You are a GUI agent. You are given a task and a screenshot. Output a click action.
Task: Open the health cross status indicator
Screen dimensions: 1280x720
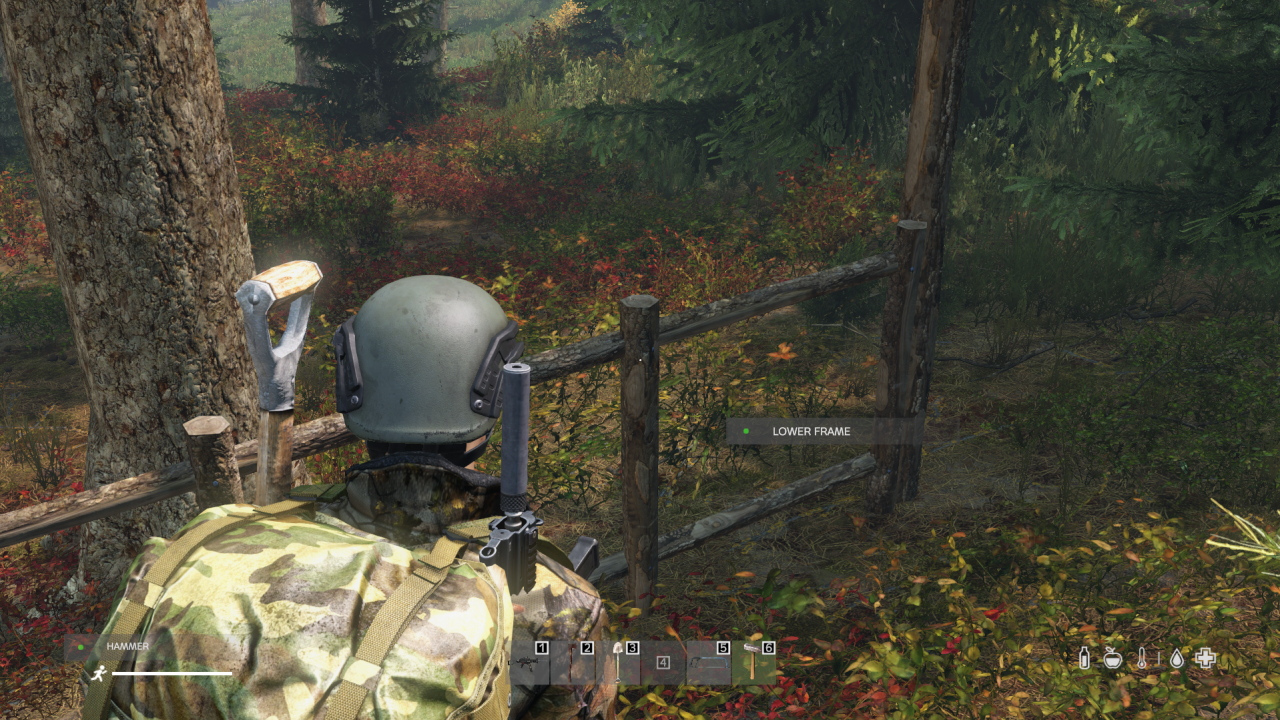pyautogui.click(x=1205, y=658)
